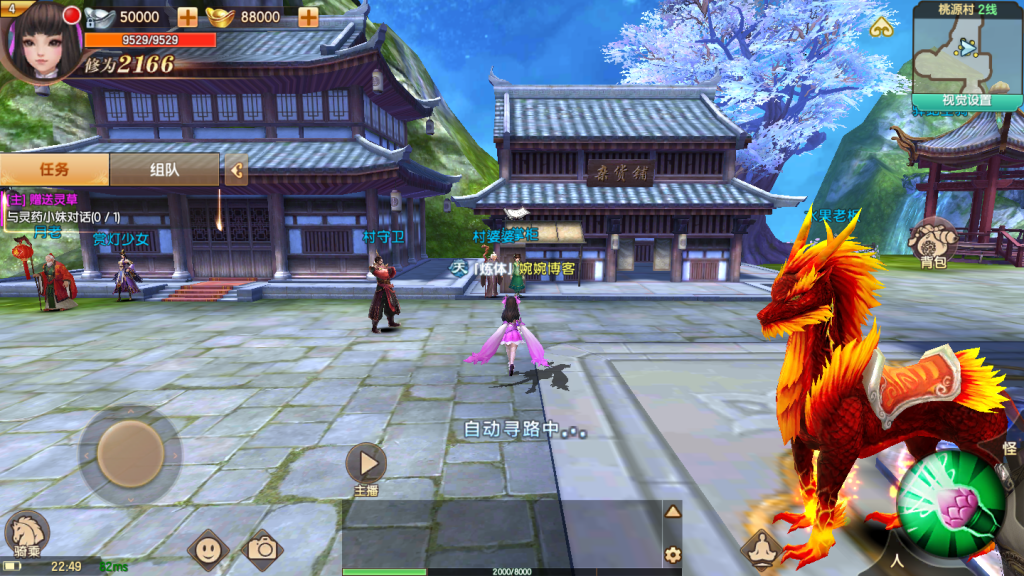Add silver with the first plus button
The width and height of the screenshot is (1024, 576).
187,17
